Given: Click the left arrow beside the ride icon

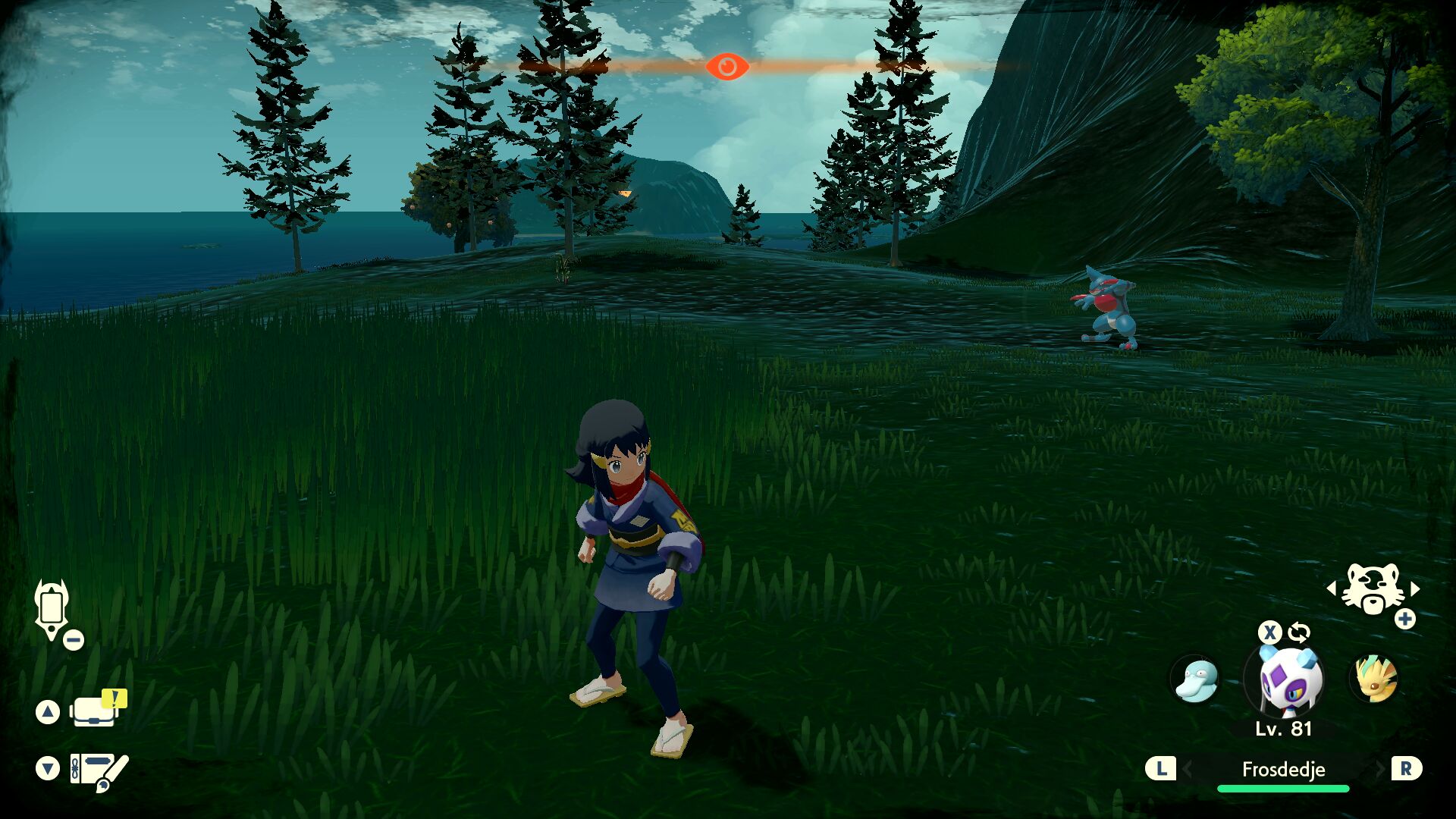Looking at the screenshot, I should 1332,588.
